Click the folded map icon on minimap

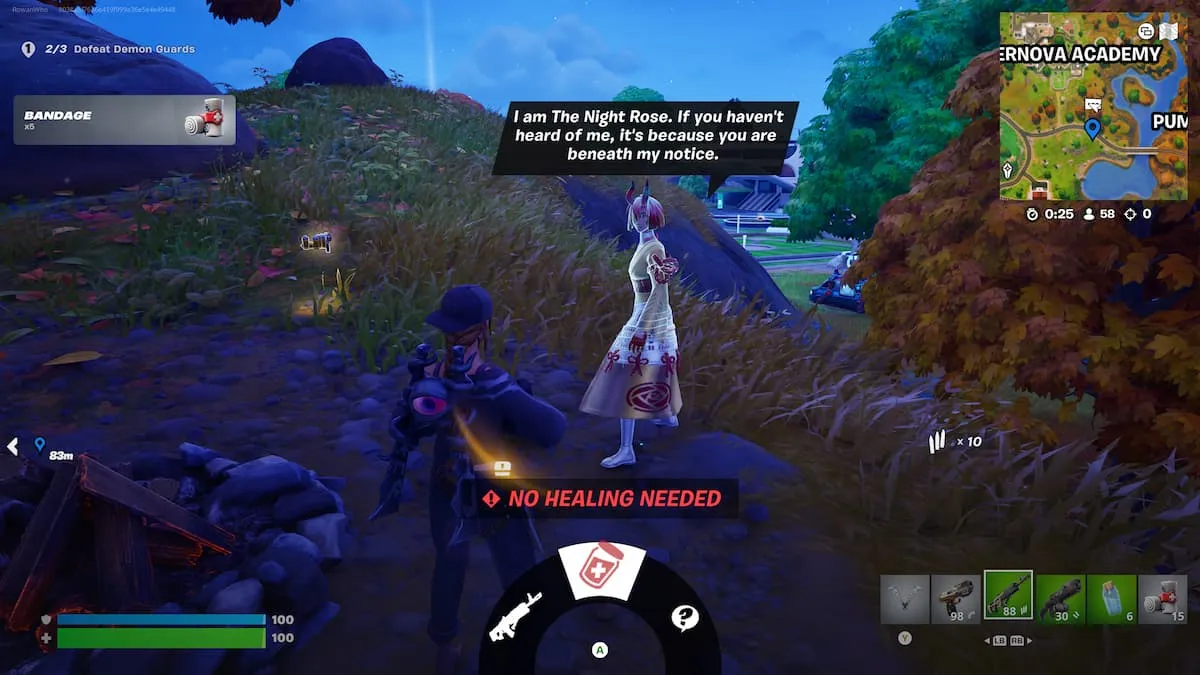1168,30
